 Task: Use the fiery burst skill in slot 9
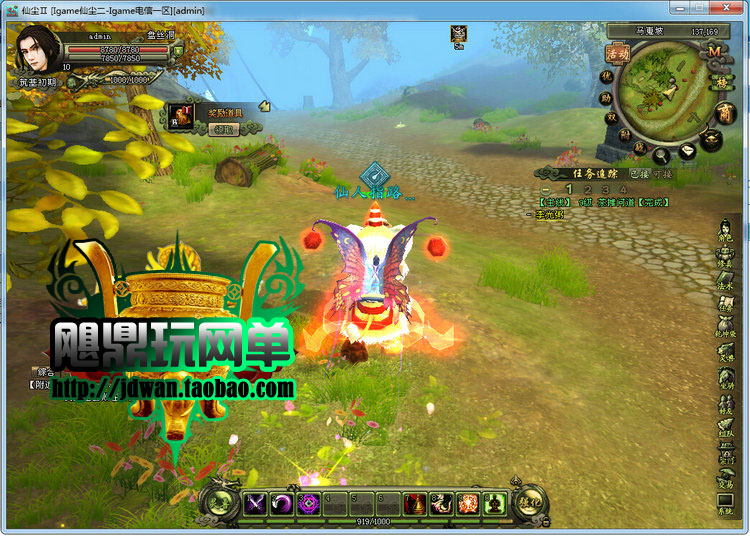coord(468,504)
